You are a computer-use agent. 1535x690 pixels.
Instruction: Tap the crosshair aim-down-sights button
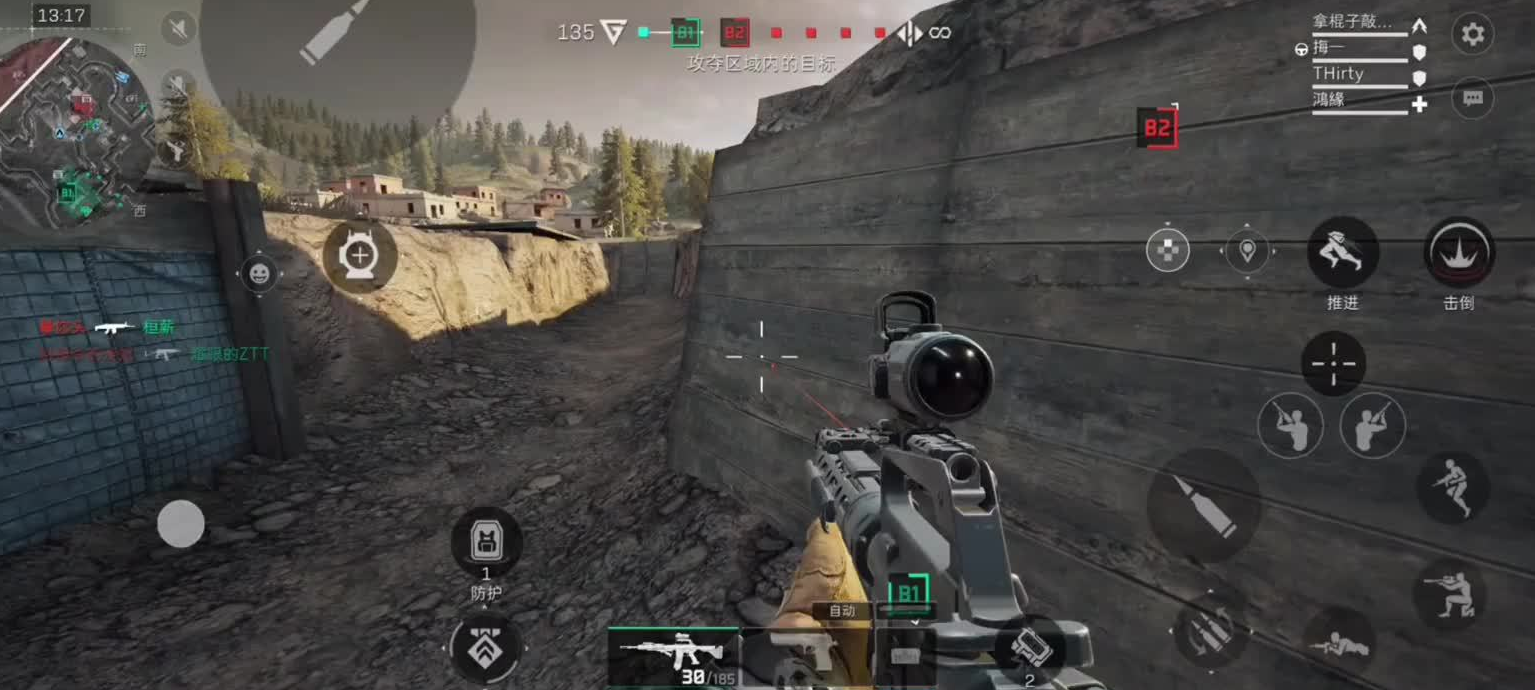click(1333, 363)
